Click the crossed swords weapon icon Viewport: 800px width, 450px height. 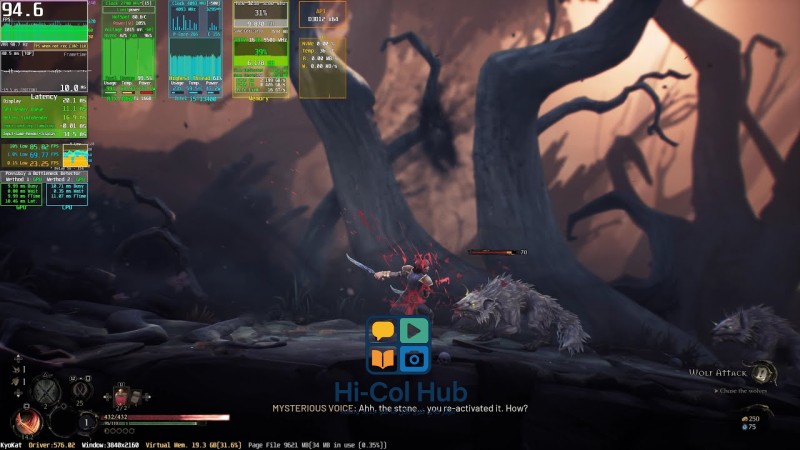(44, 390)
